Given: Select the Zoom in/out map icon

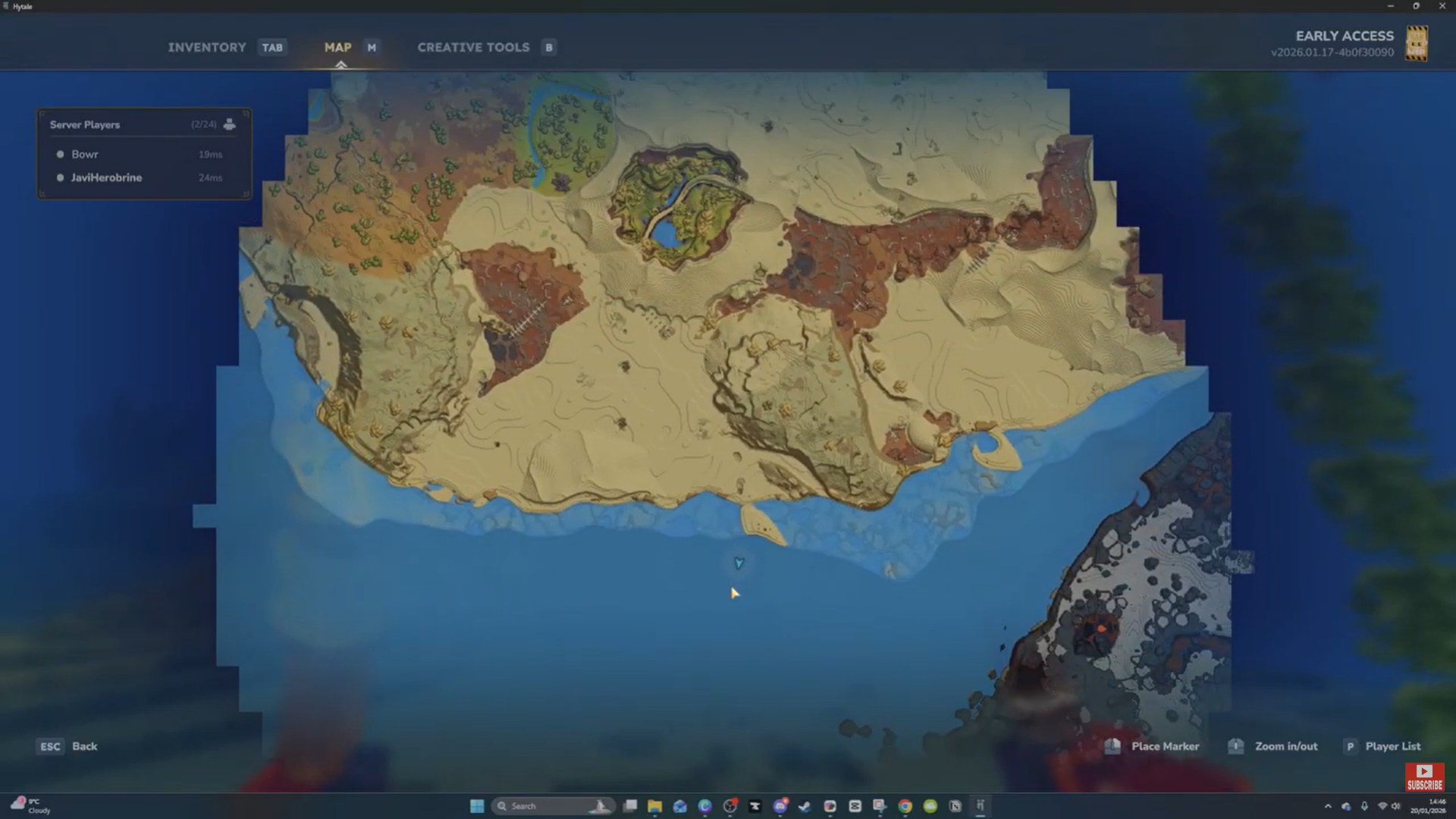Looking at the screenshot, I should click(1235, 746).
